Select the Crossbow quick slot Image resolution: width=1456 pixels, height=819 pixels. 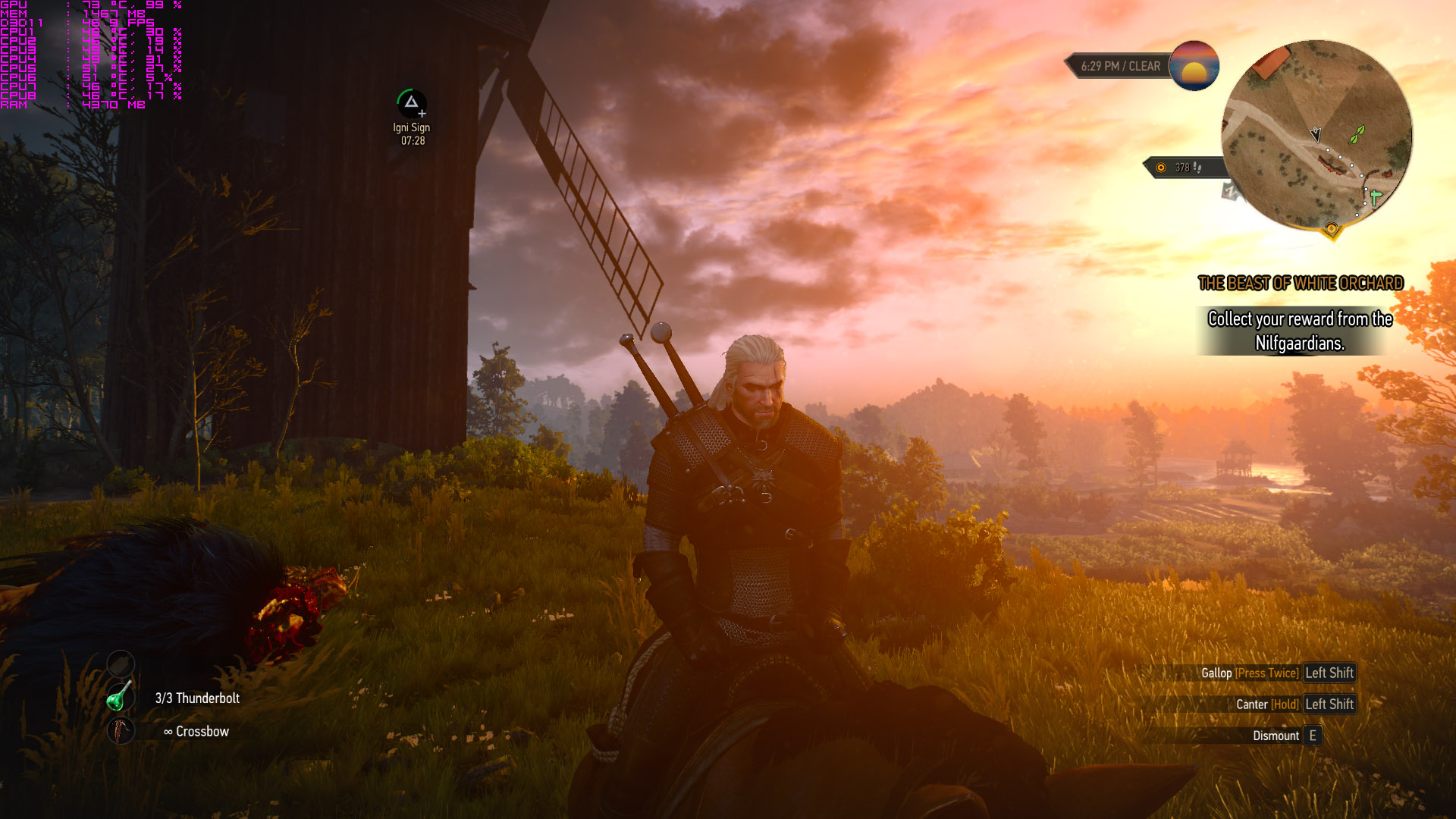[x=120, y=731]
